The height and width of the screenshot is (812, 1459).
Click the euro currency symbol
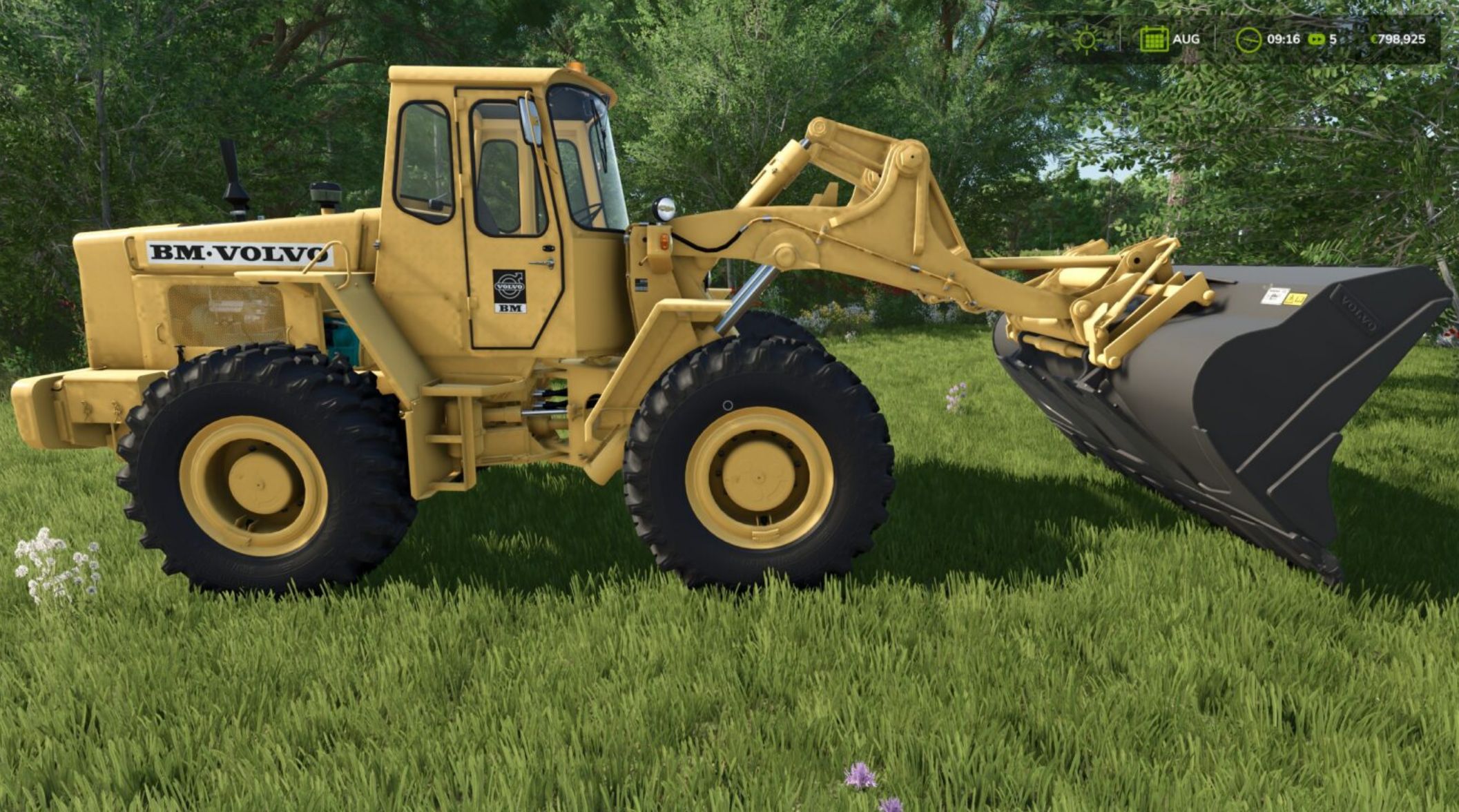click(1375, 39)
